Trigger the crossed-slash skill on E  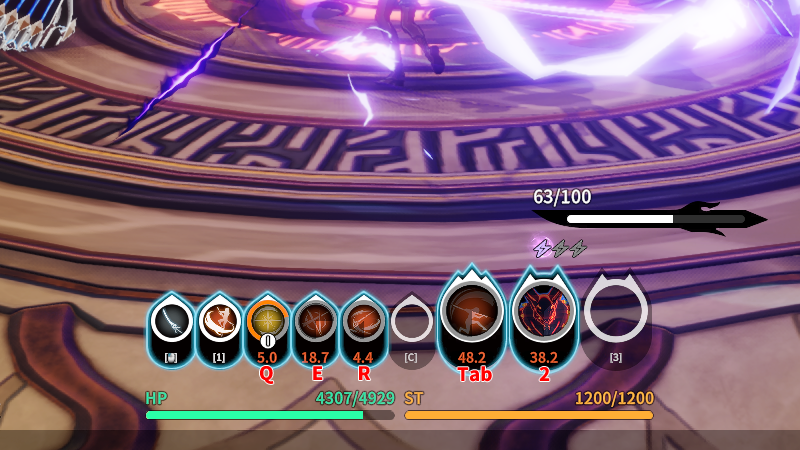[x=315, y=322]
